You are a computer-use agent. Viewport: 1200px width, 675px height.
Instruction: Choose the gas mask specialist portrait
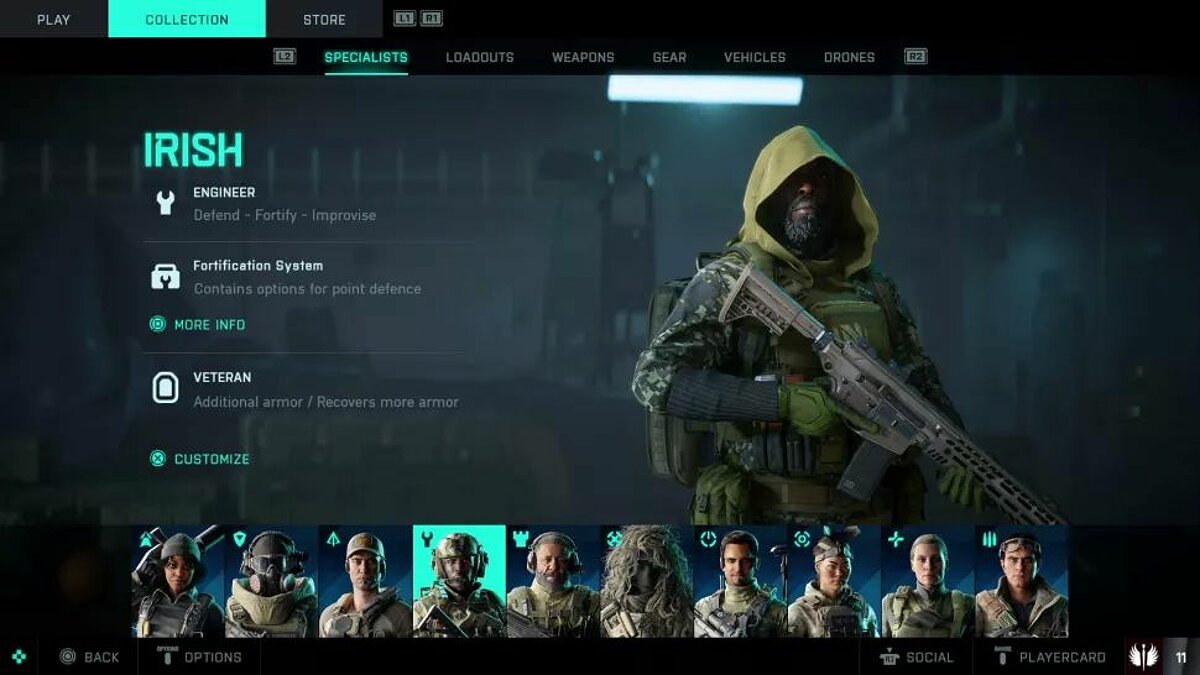tap(271, 581)
